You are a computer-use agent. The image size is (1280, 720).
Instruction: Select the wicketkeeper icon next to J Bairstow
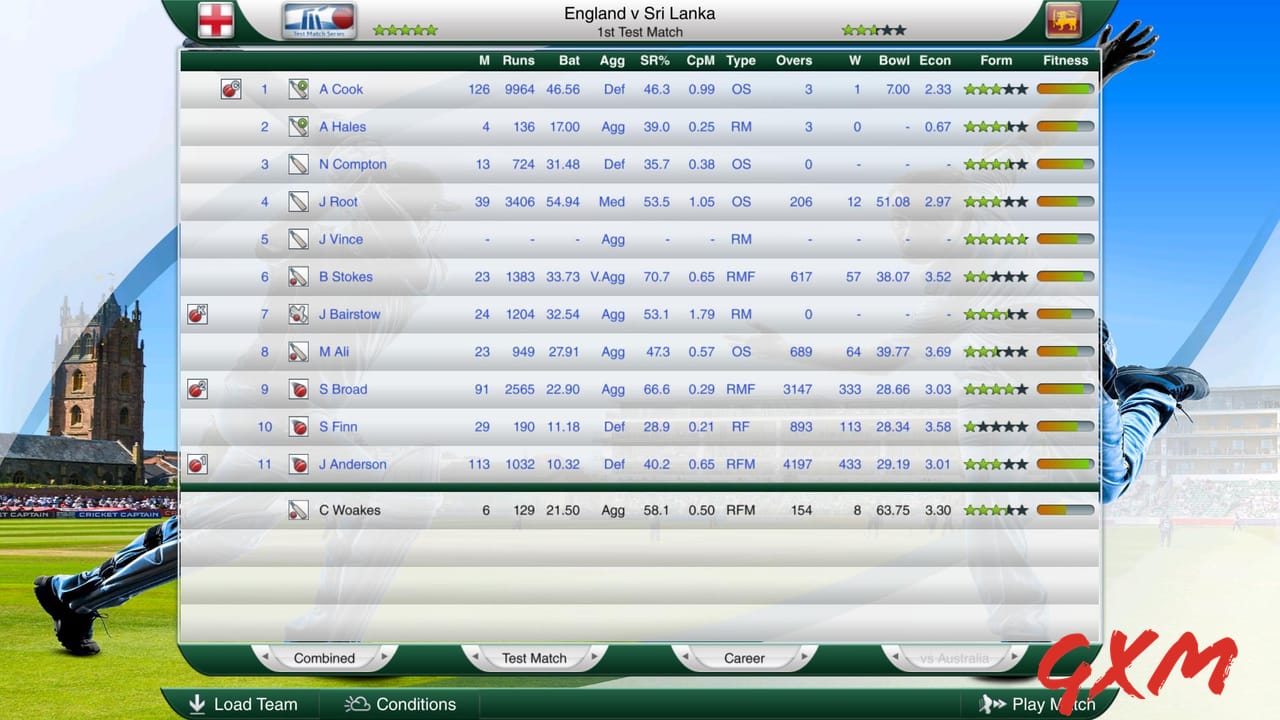tap(297, 314)
